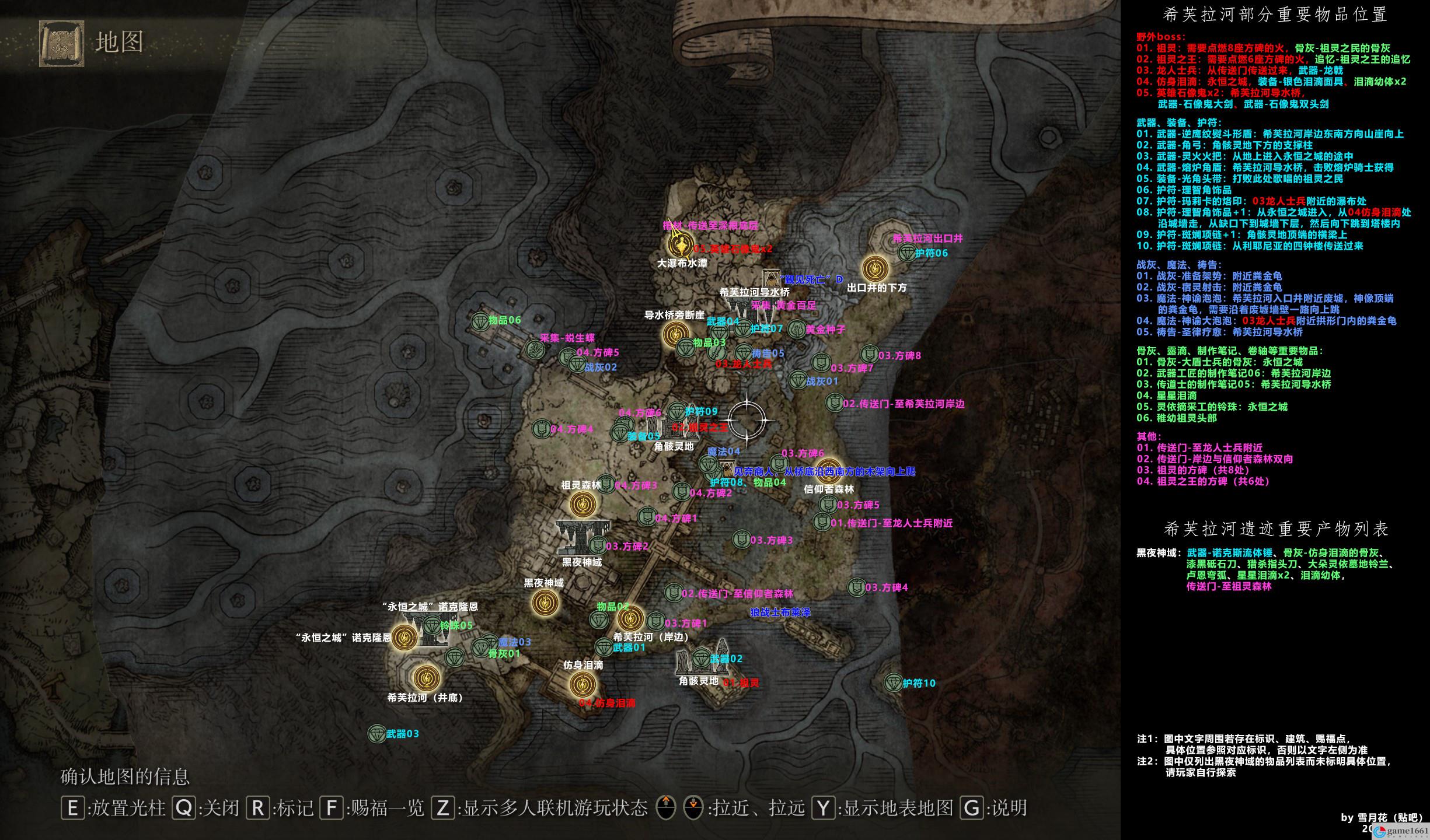Choose the 黑夜神域 golden grace icon
1430x840 pixels.
tap(545, 601)
